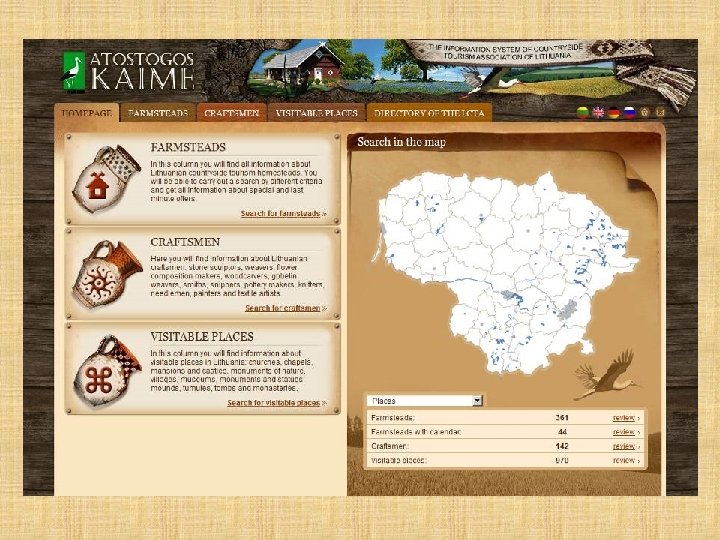Open the "Search for visitable places" link

coord(276,403)
